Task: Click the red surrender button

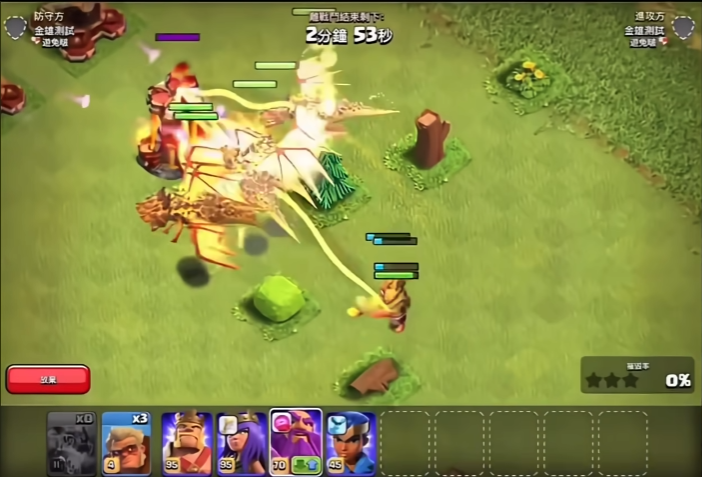Action: (x=48, y=379)
